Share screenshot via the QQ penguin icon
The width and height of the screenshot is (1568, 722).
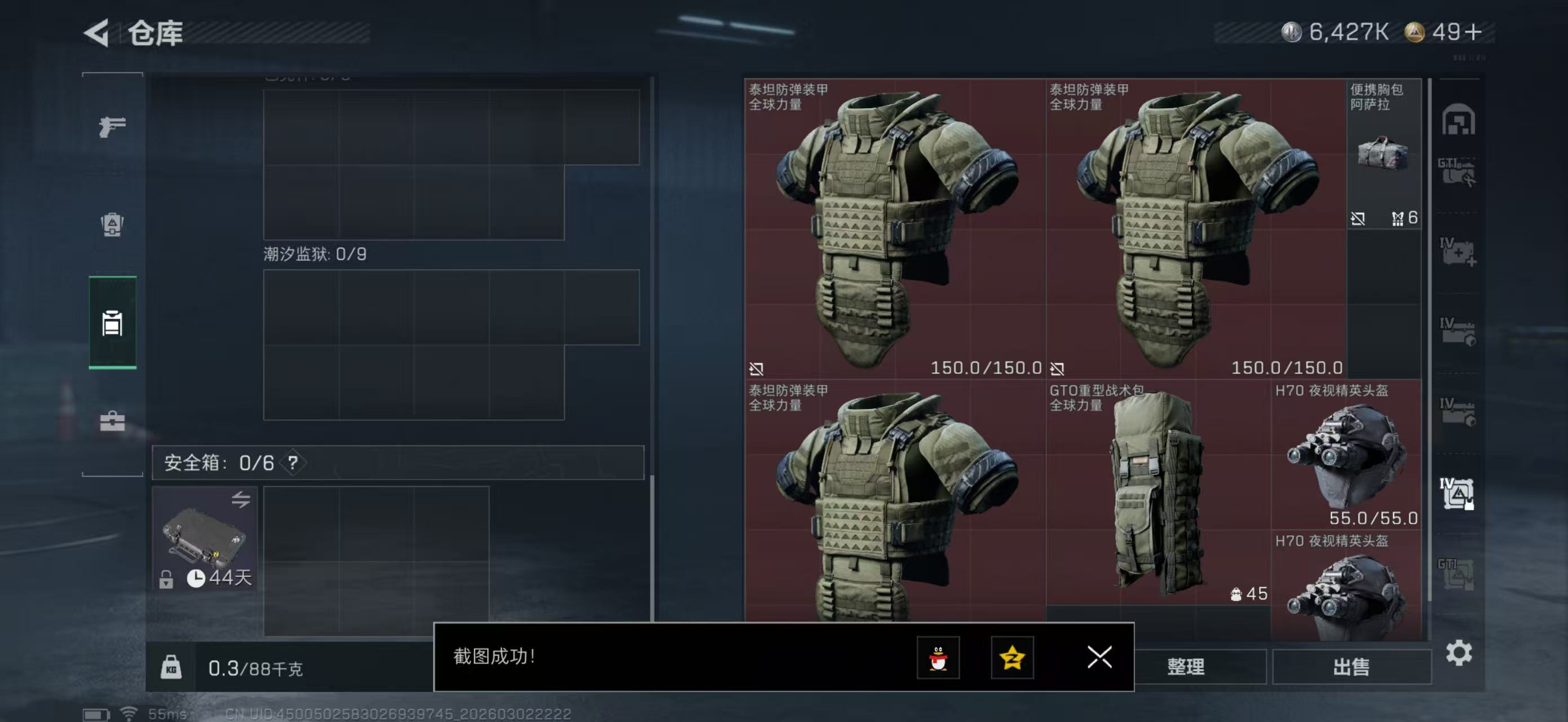(x=939, y=659)
